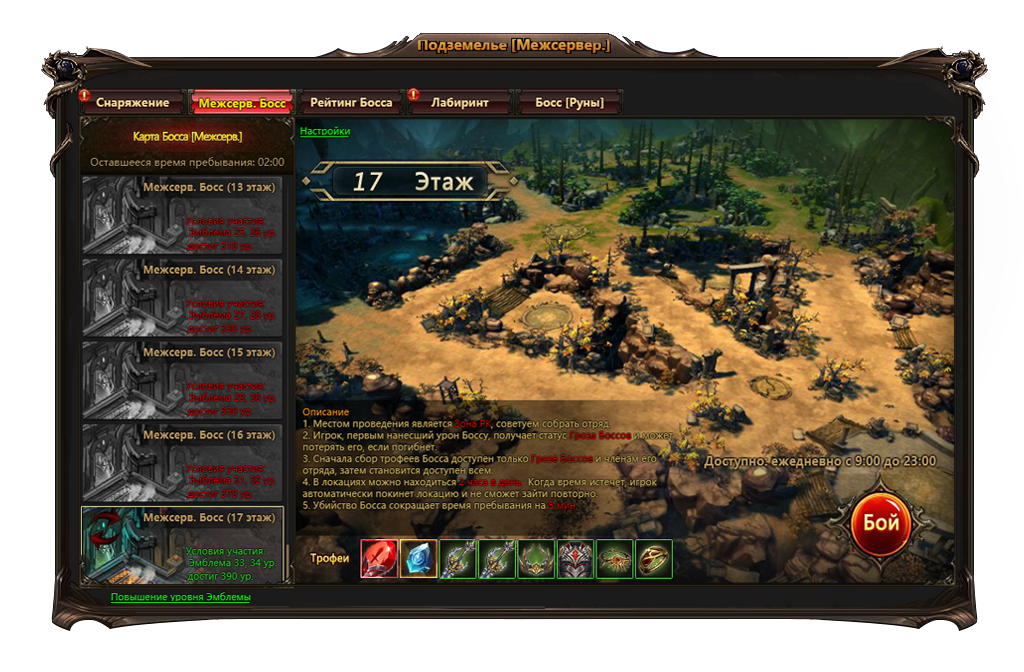Start the fight with the Бой button
The height and width of the screenshot is (672, 1024).
(881, 523)
